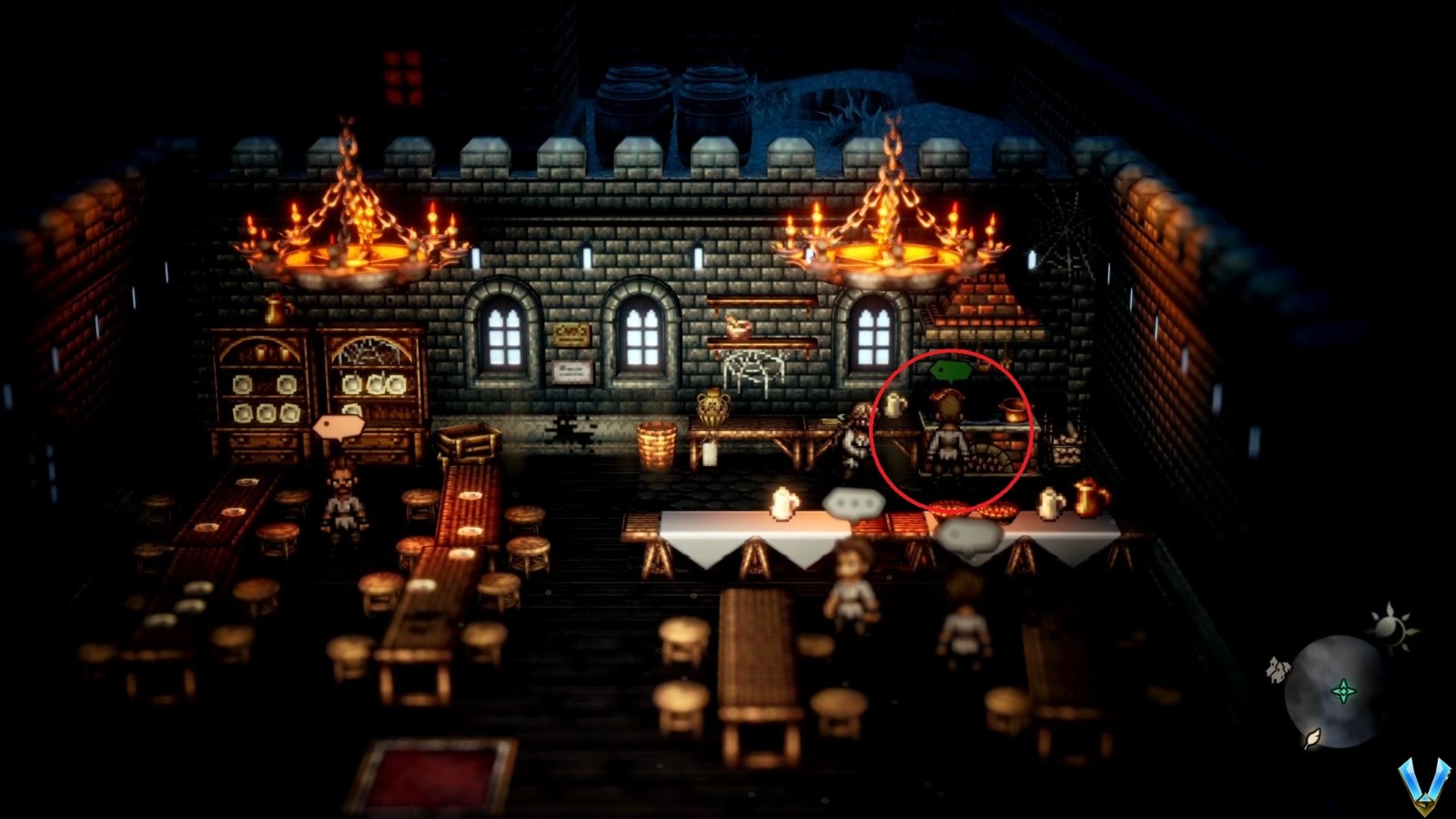The width and height of the screenshot is (1456, 819).
Task: Click the feather quest icon on the minimap
Action: (1312, 740)
